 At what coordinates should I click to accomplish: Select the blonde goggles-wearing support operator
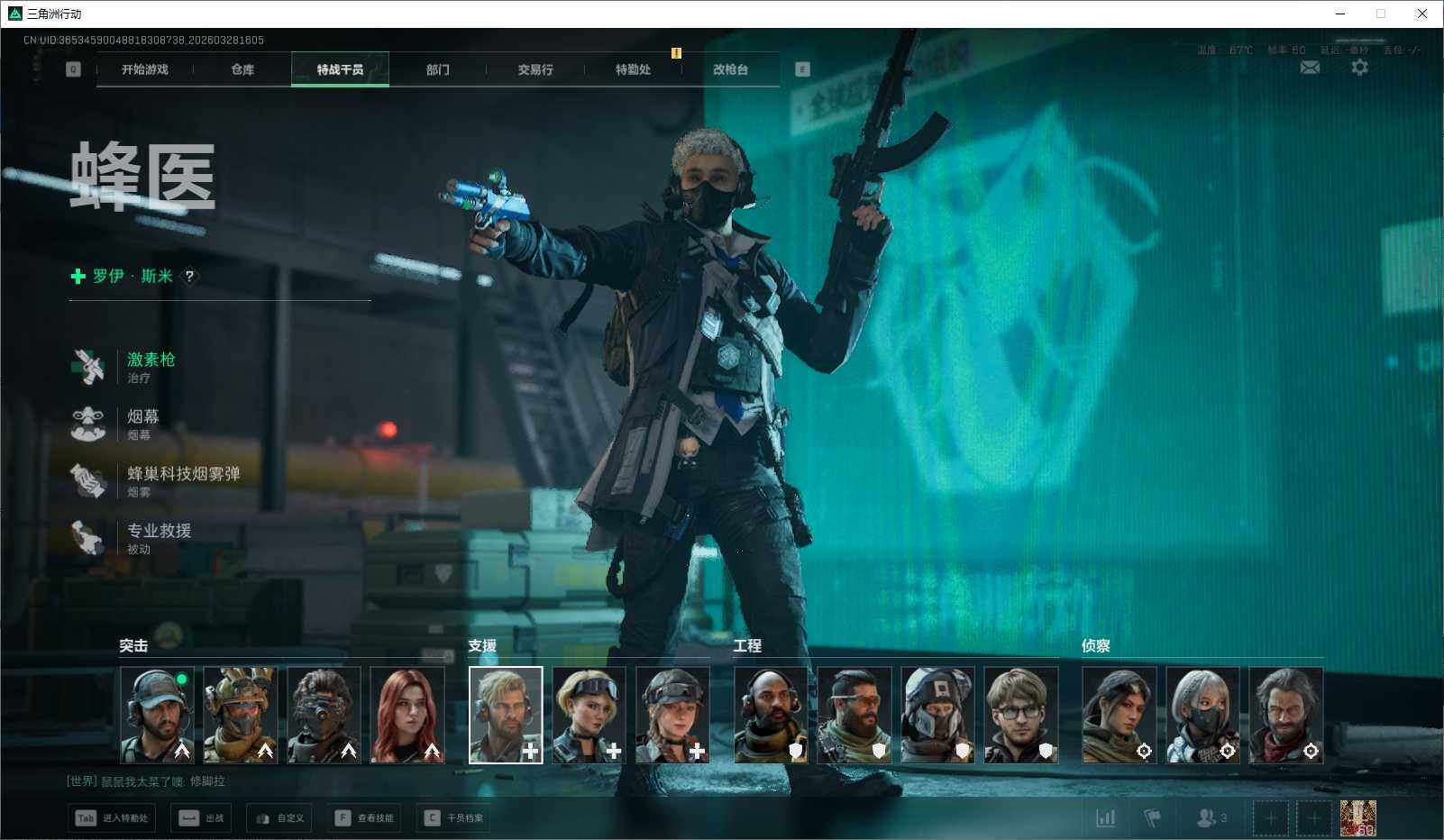589,715
